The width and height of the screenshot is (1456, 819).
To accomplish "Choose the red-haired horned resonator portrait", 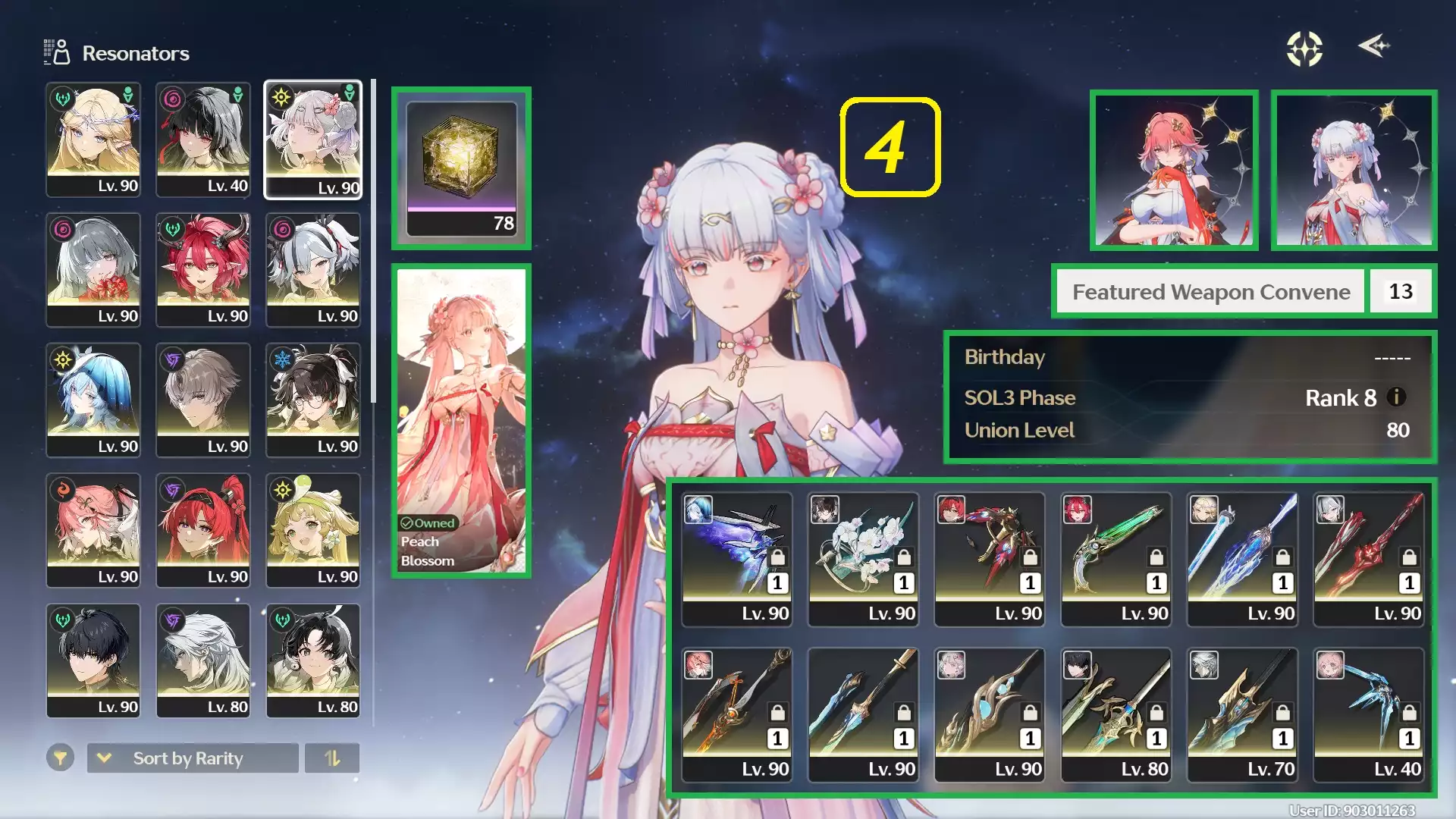I will pyautogui.click(x=203, y=271).
